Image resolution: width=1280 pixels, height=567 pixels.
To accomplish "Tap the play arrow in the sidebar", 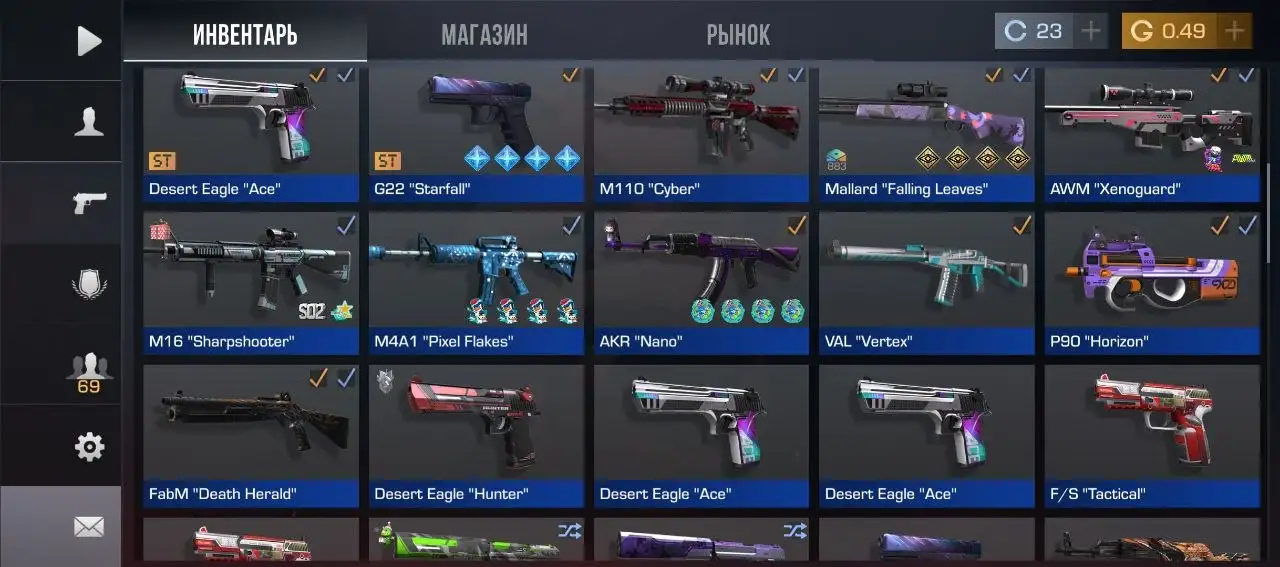I will pos(89,41).
